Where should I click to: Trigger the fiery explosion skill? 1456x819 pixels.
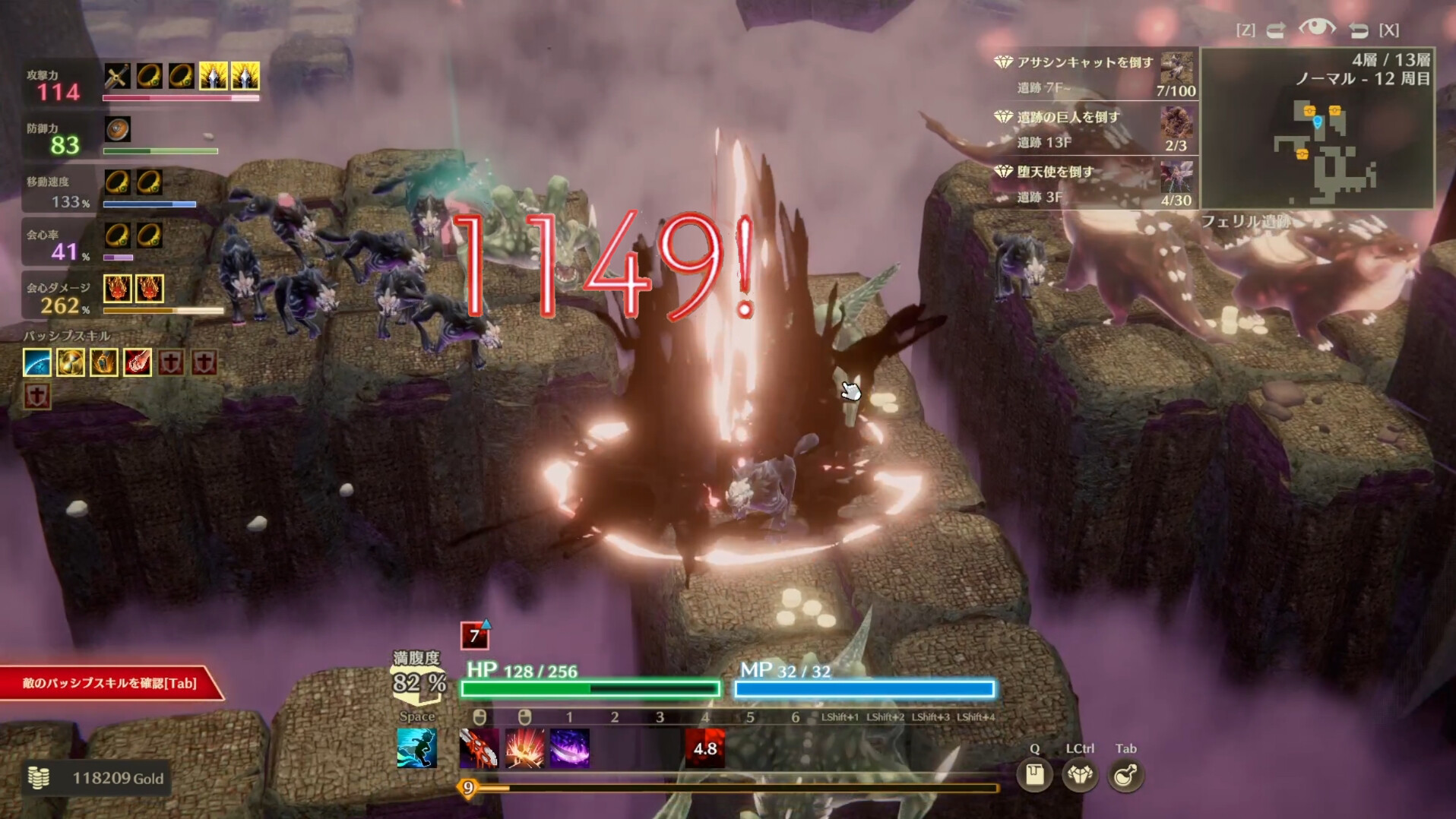pyautogui.click(x=524, y=748)
